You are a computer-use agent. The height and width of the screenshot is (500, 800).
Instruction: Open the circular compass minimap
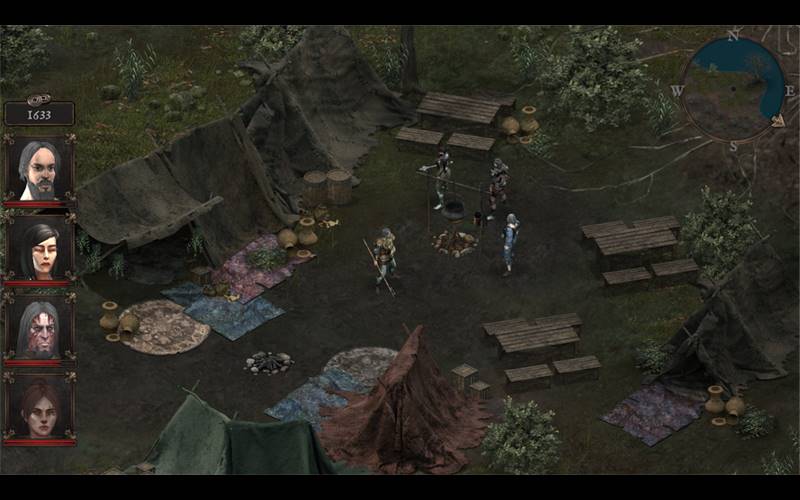pos(733,88)
